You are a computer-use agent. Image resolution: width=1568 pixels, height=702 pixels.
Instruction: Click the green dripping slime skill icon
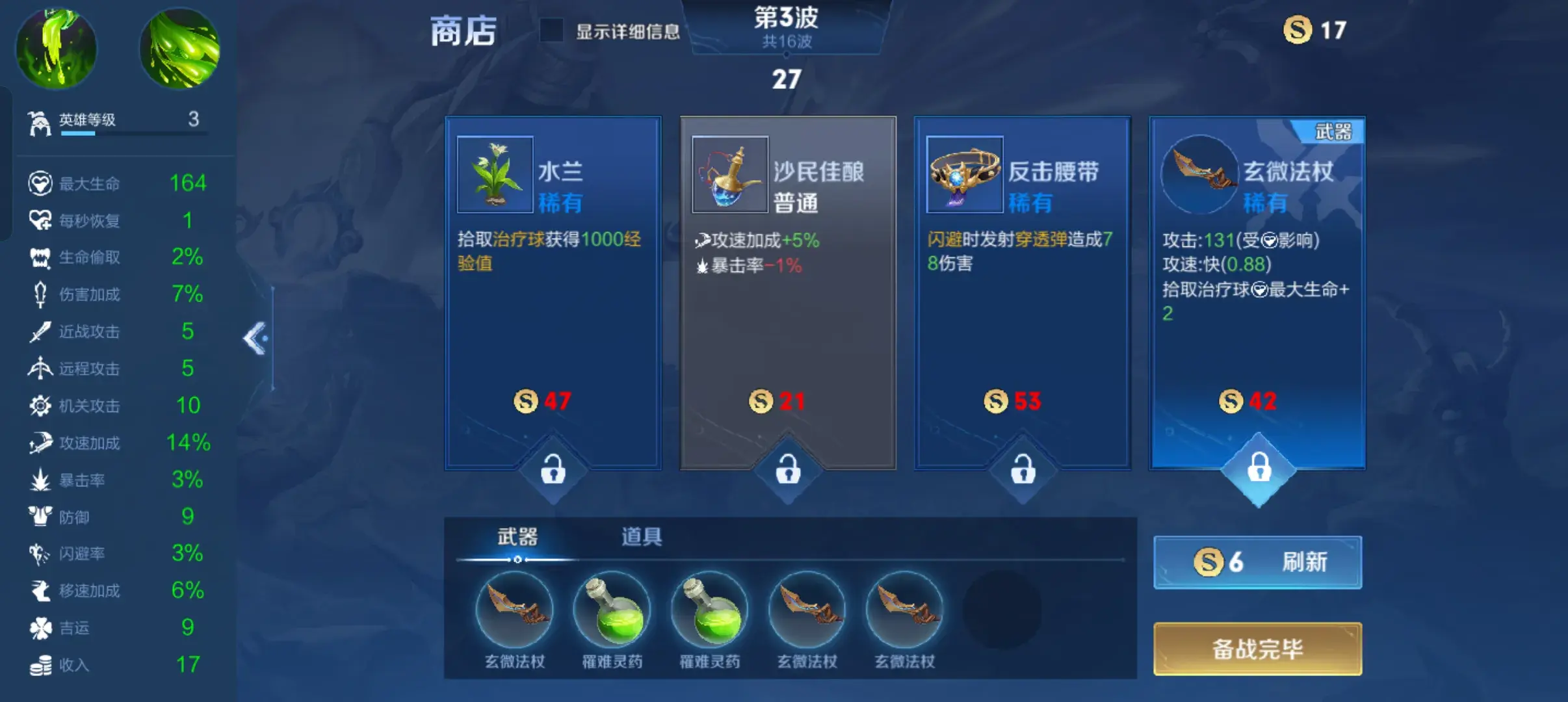tap(56, 48)
